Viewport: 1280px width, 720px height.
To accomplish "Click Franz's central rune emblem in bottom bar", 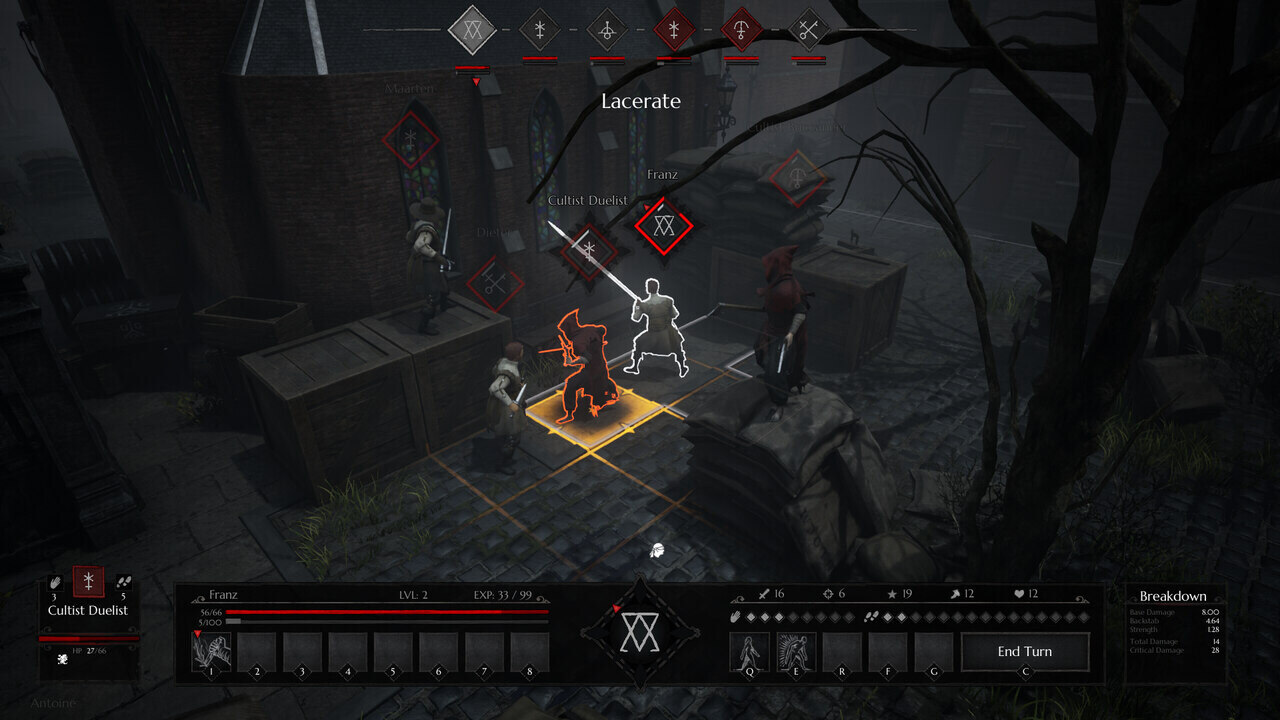I will (x=639, y=633).
